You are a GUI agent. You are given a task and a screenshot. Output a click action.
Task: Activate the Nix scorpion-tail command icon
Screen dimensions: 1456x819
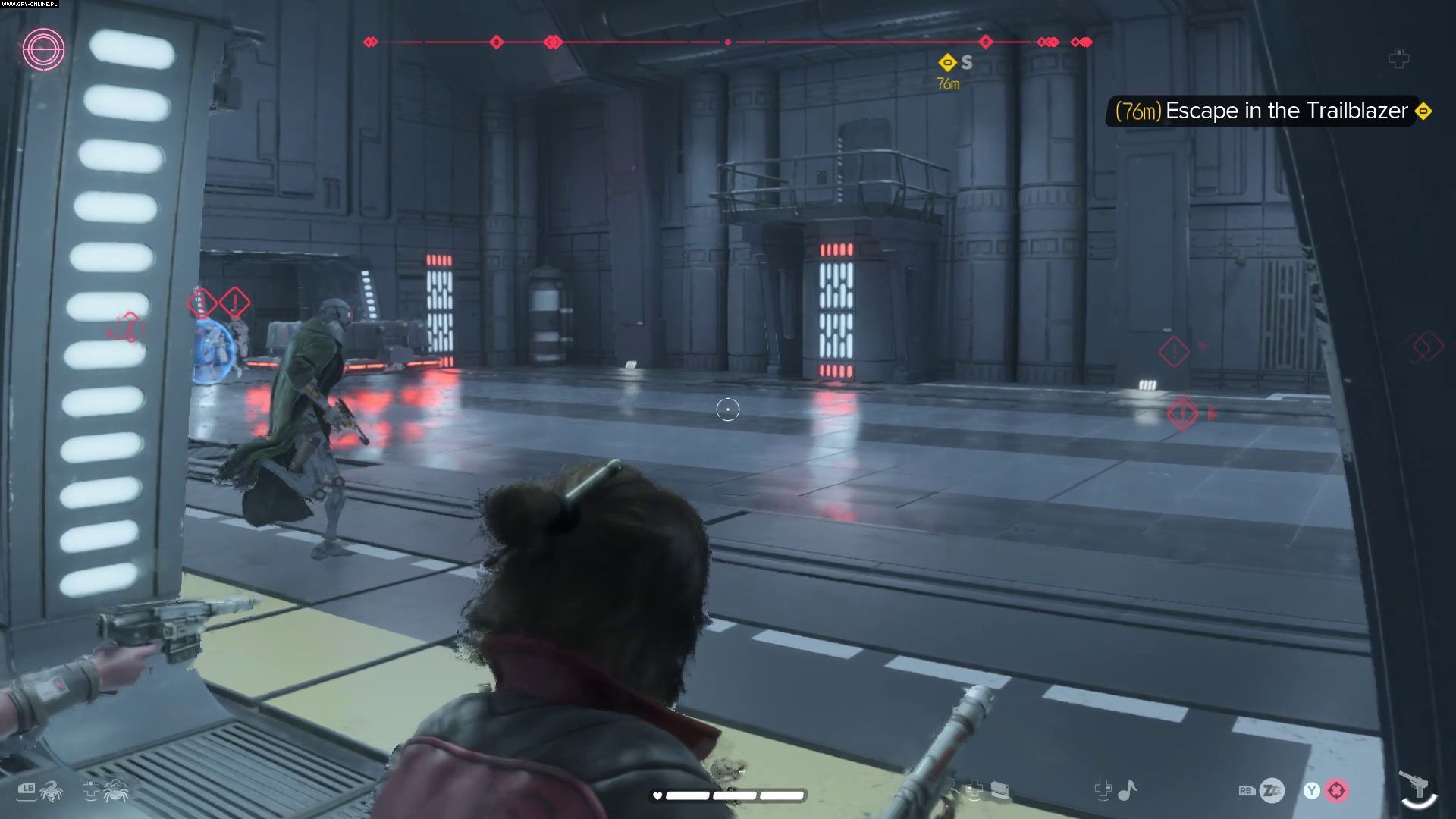[52, 792]
